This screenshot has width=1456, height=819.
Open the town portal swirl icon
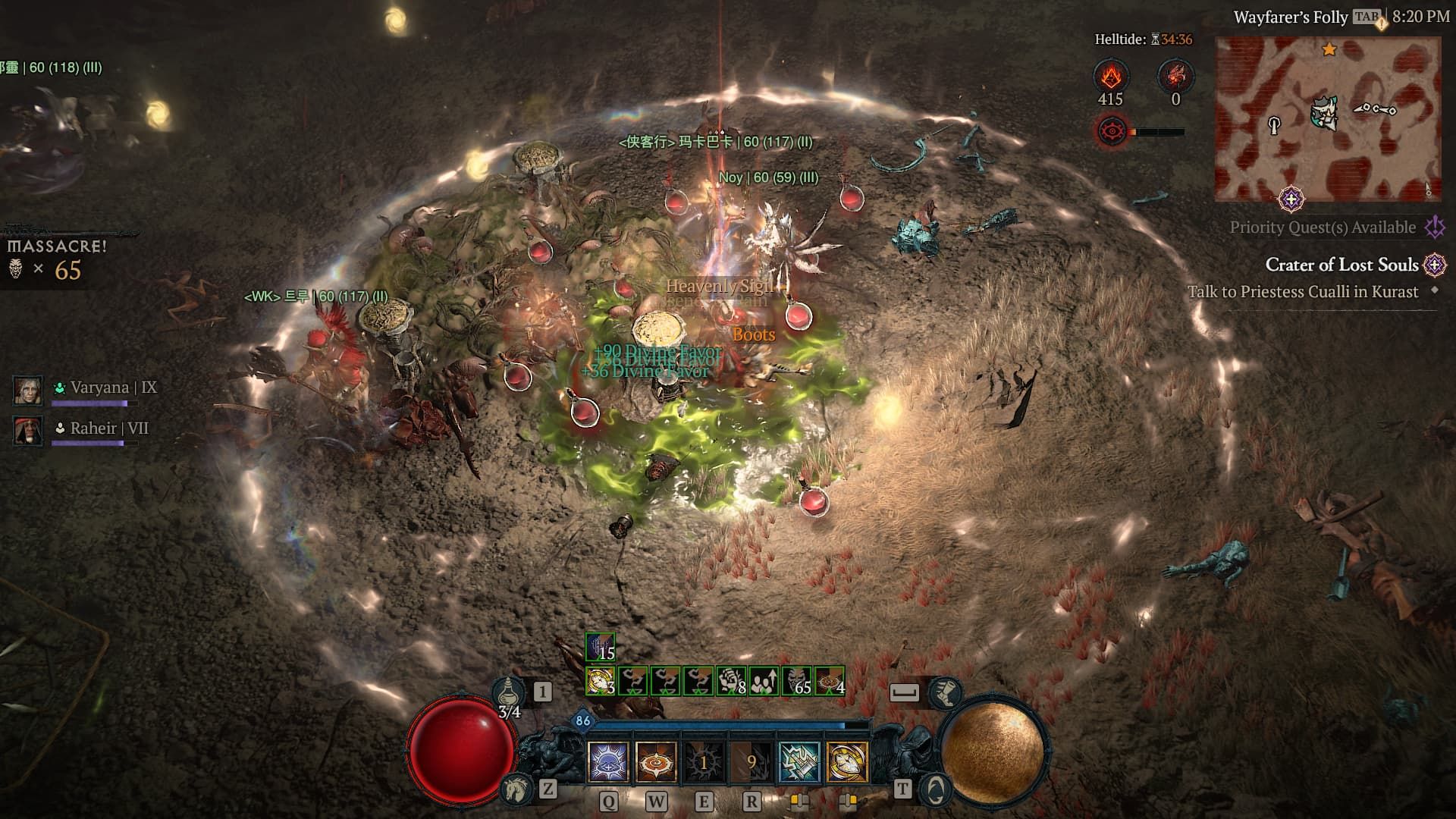[935, 789]
